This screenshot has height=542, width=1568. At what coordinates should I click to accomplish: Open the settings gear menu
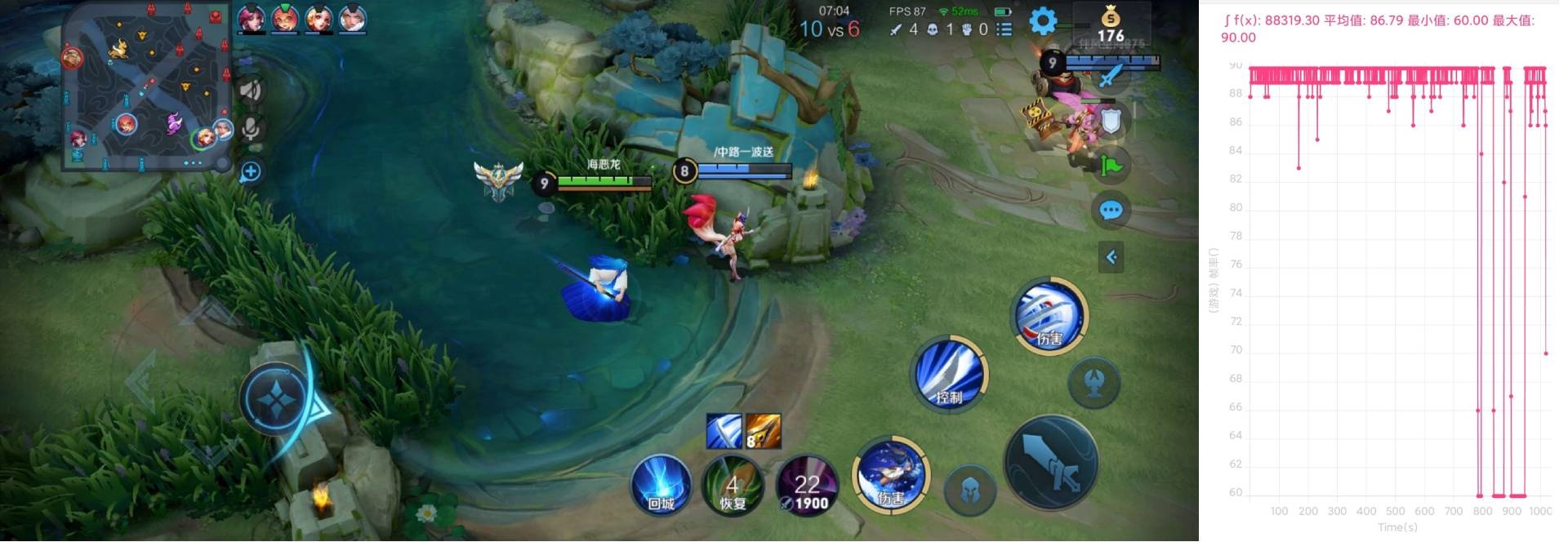(x=1043, y=21)
